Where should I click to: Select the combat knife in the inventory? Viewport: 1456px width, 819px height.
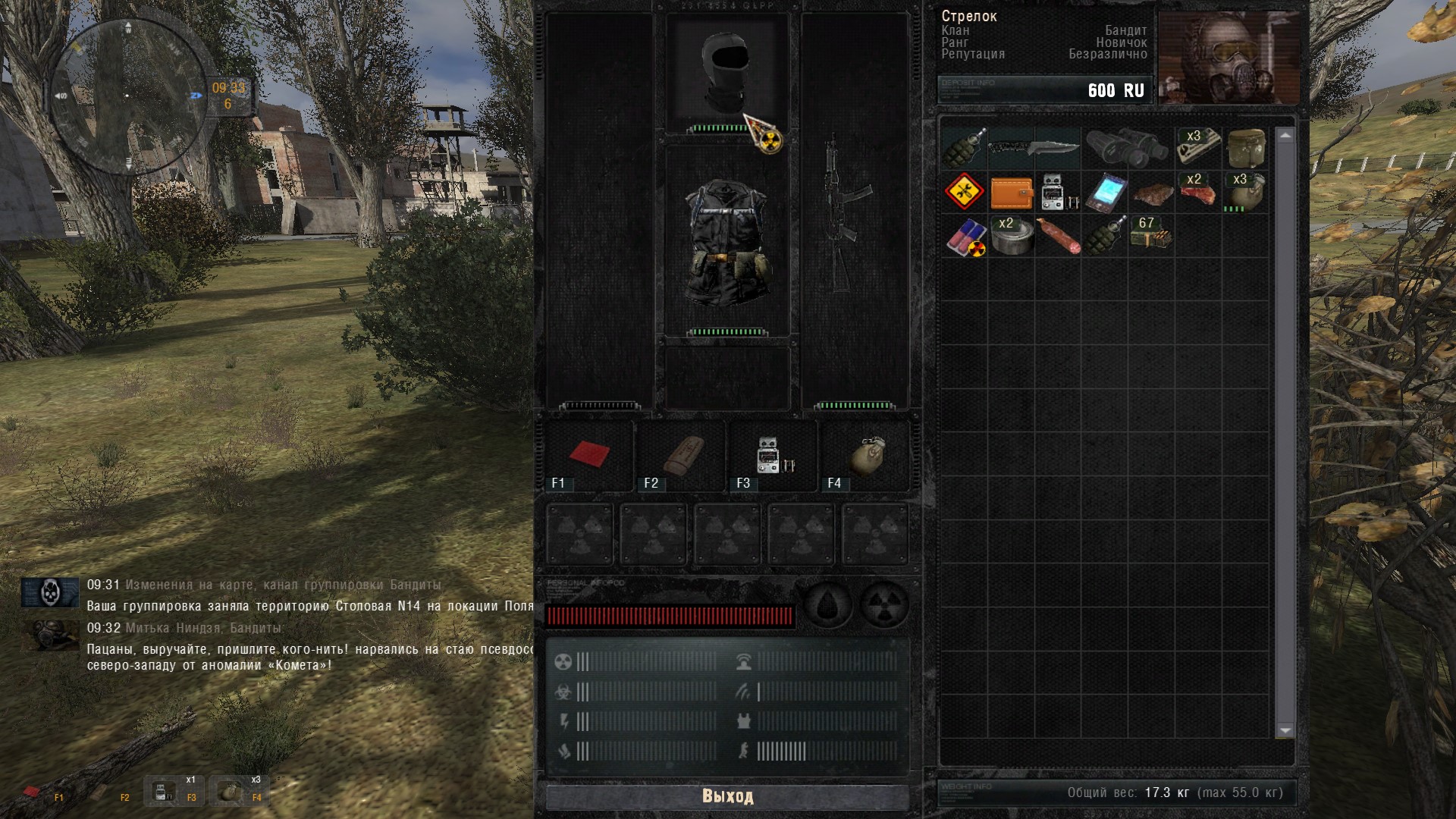tap(1034, 147)
